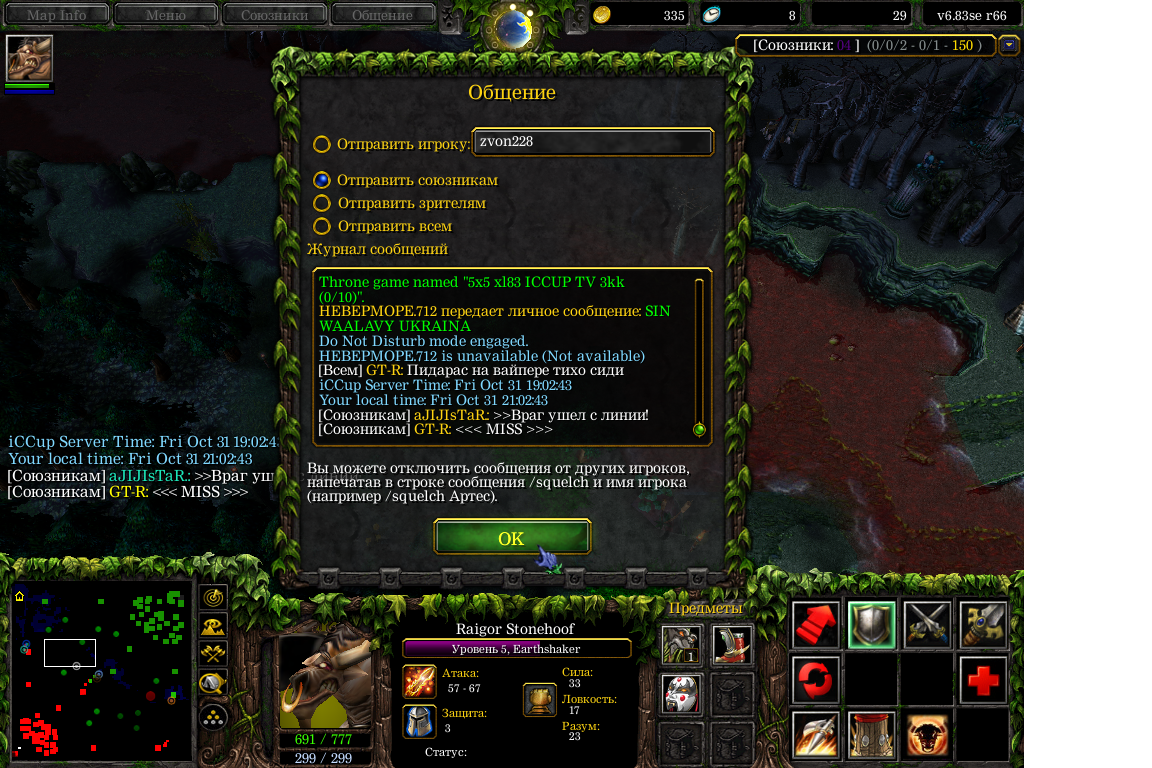Select 'Отправить зрителям' radio option

[x=322, y=203]
